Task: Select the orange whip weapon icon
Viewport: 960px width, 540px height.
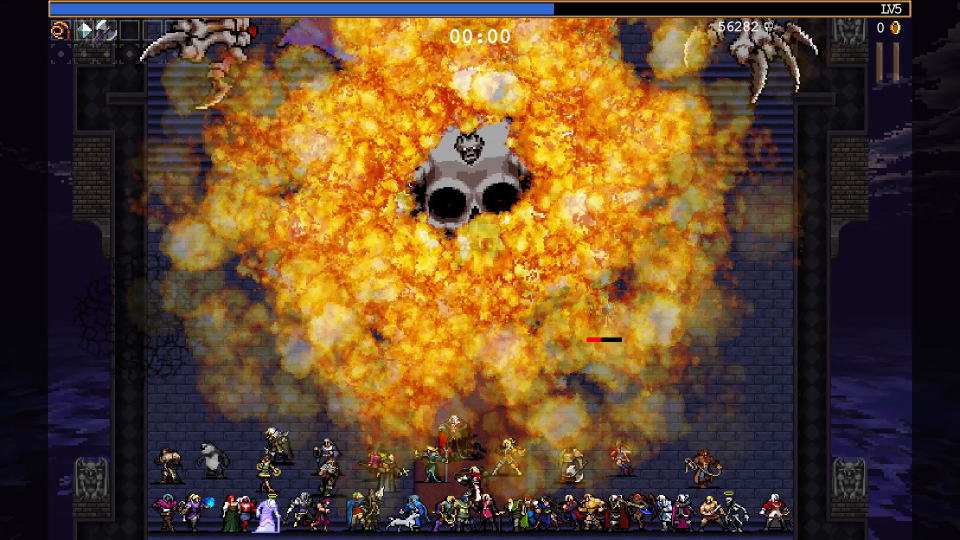Action: [60, 30]
